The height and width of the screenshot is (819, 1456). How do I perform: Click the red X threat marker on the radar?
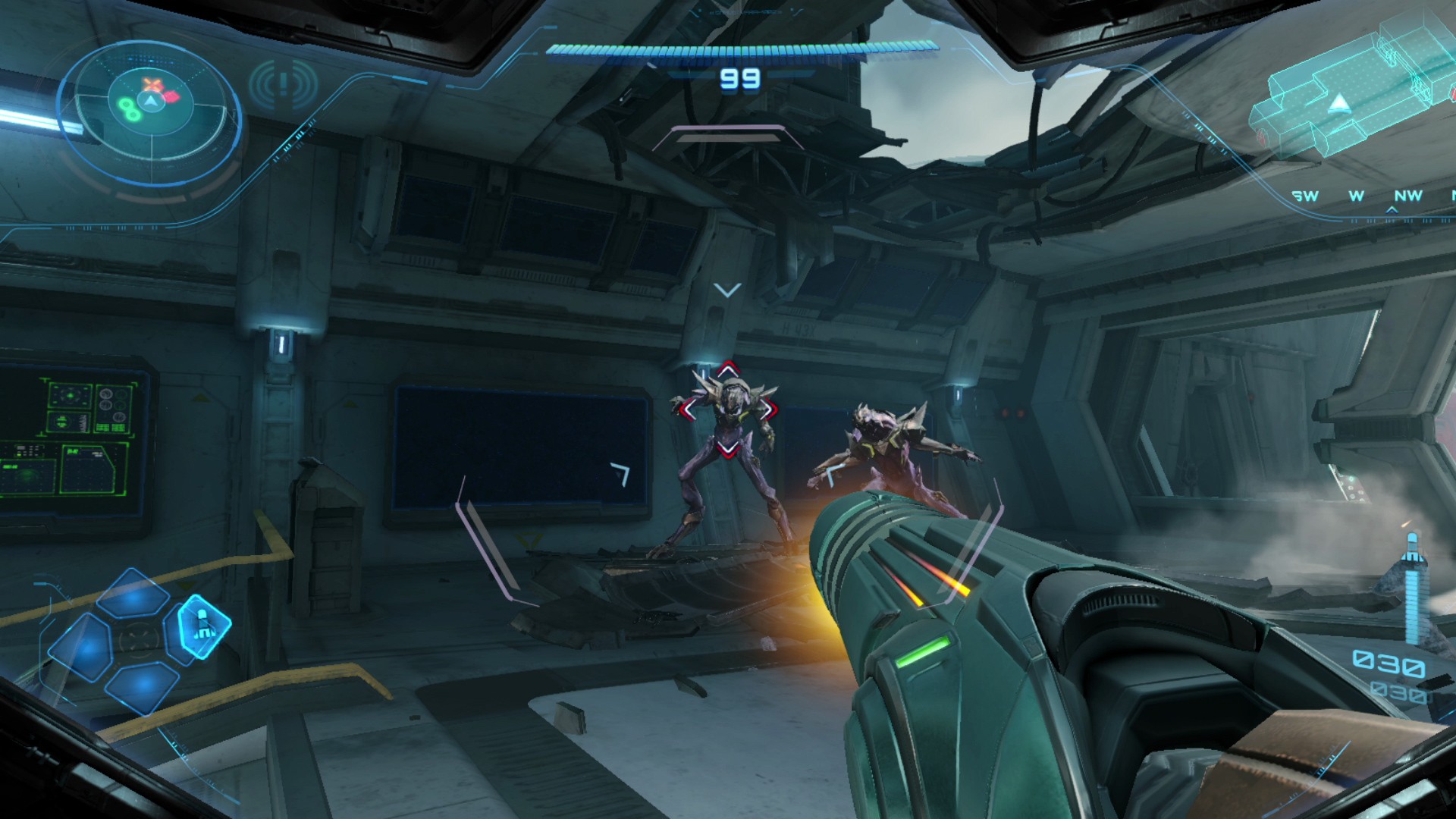point(151,83)
